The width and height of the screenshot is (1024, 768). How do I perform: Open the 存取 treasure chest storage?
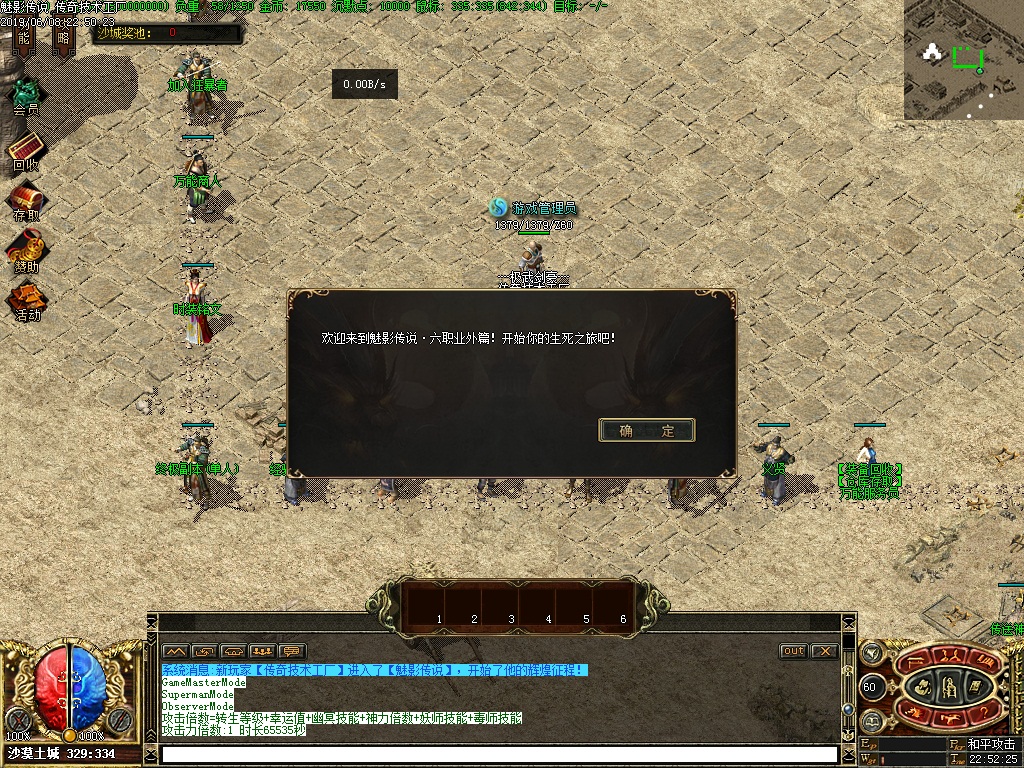[26, 200]
